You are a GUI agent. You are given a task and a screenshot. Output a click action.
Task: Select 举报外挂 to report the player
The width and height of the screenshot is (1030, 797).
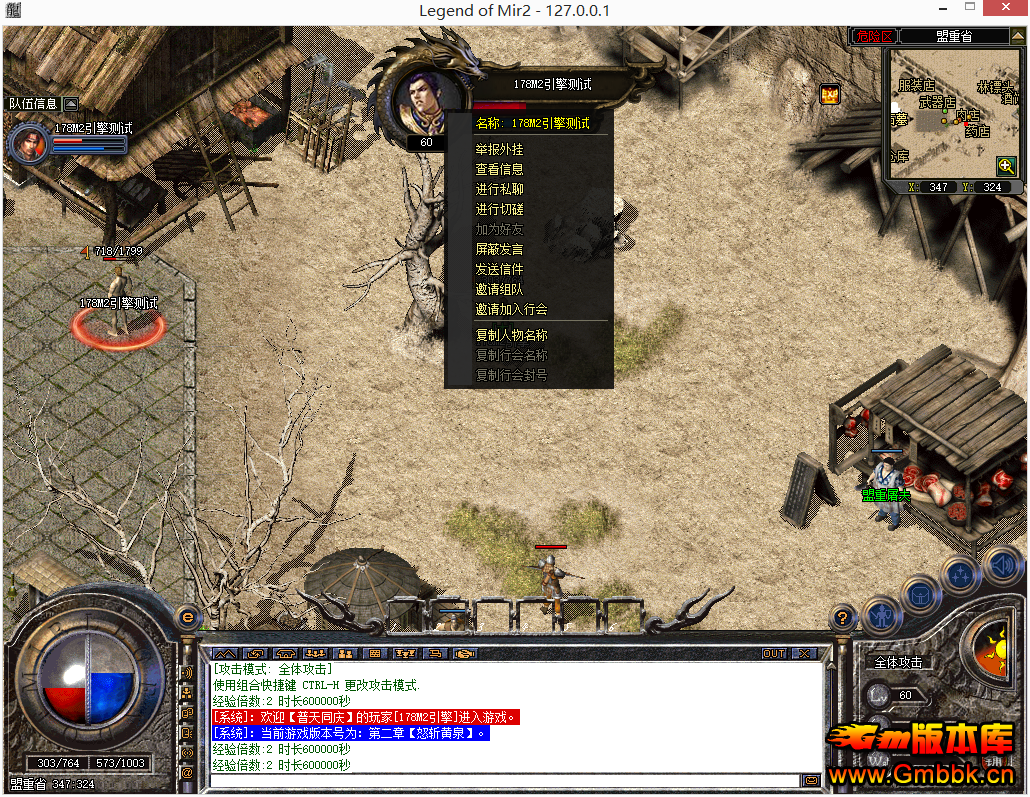(x=500, y=149)
